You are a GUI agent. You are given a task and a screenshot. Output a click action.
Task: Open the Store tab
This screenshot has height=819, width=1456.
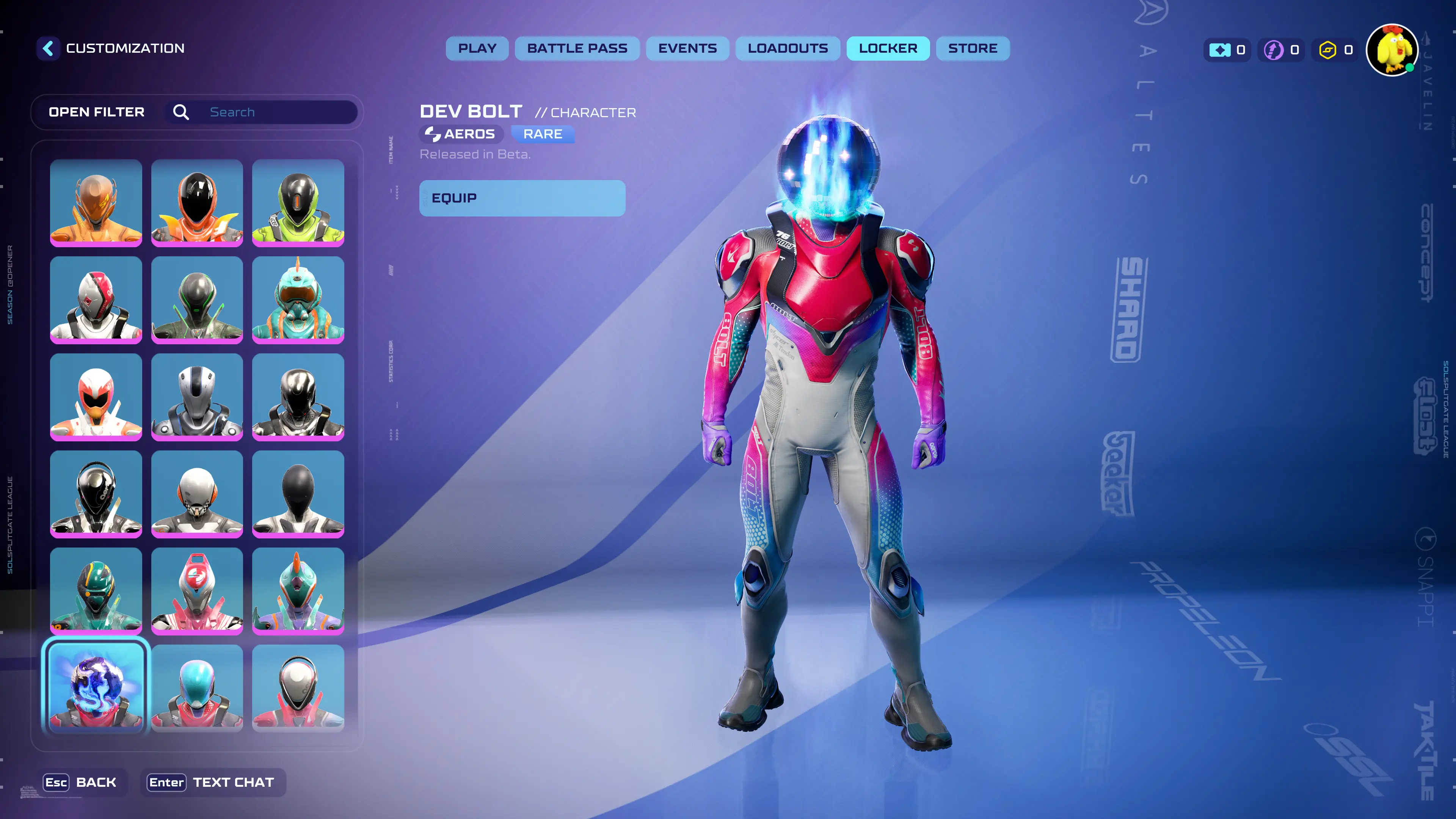pos(973,49)
